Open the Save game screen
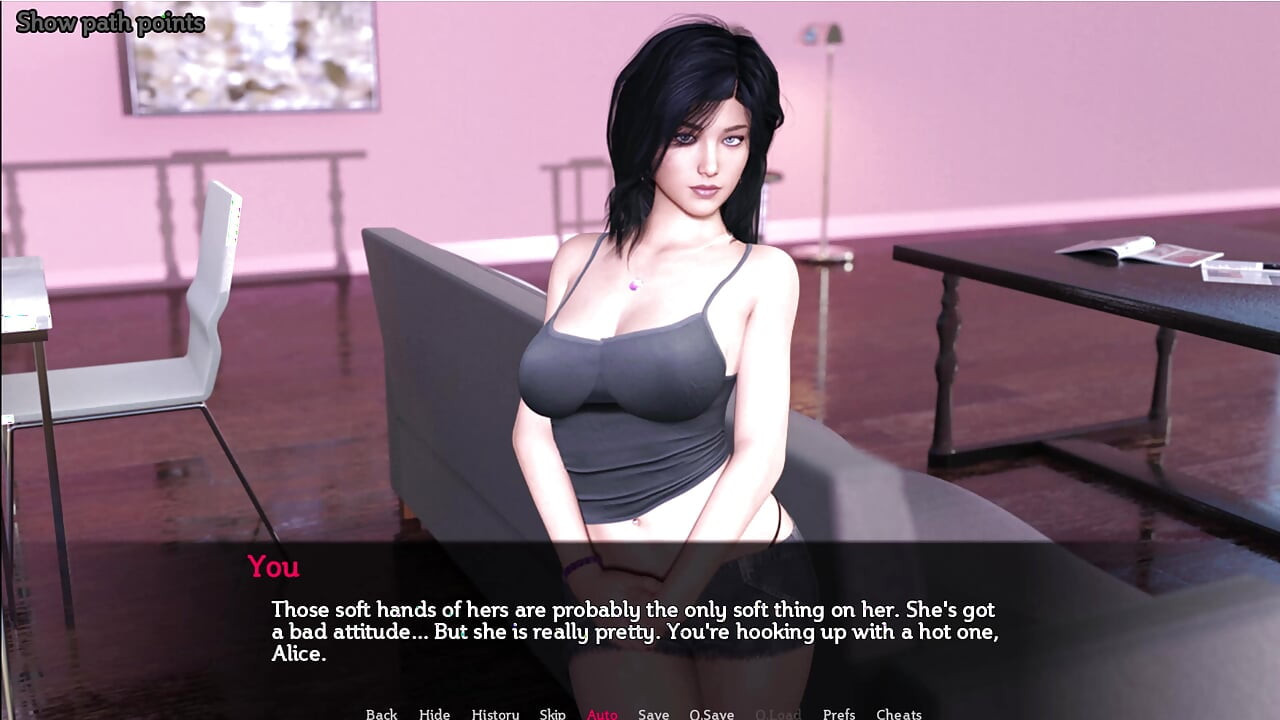 pyautogui.click(x=653, y=713)
